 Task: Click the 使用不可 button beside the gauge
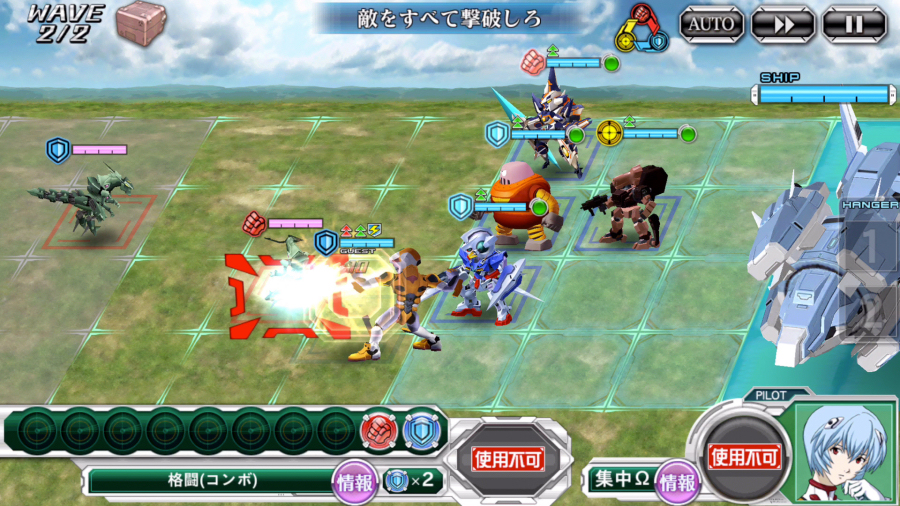coord(507,459)
